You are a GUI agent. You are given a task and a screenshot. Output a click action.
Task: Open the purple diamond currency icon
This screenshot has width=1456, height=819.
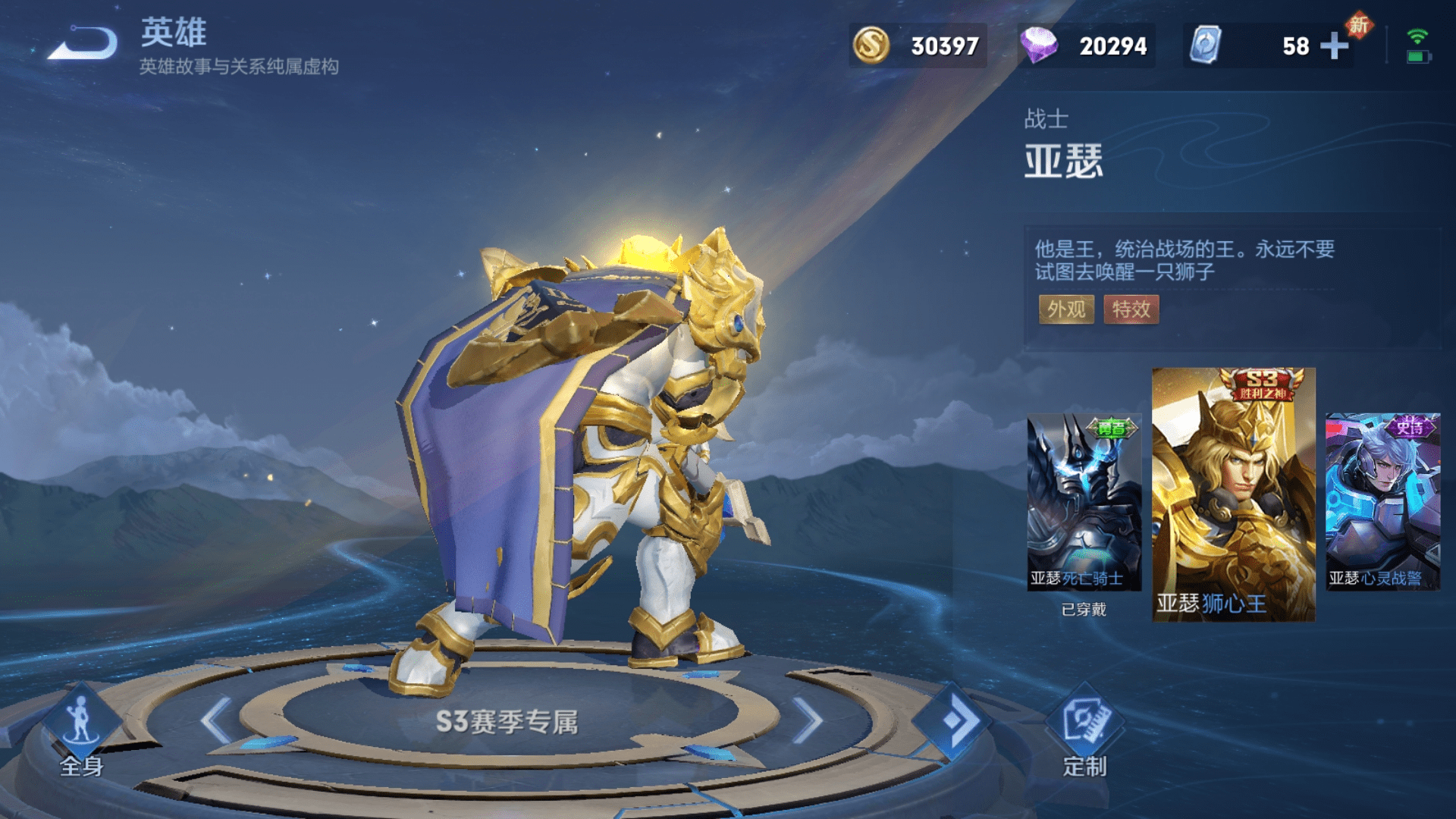point(1039,45)
